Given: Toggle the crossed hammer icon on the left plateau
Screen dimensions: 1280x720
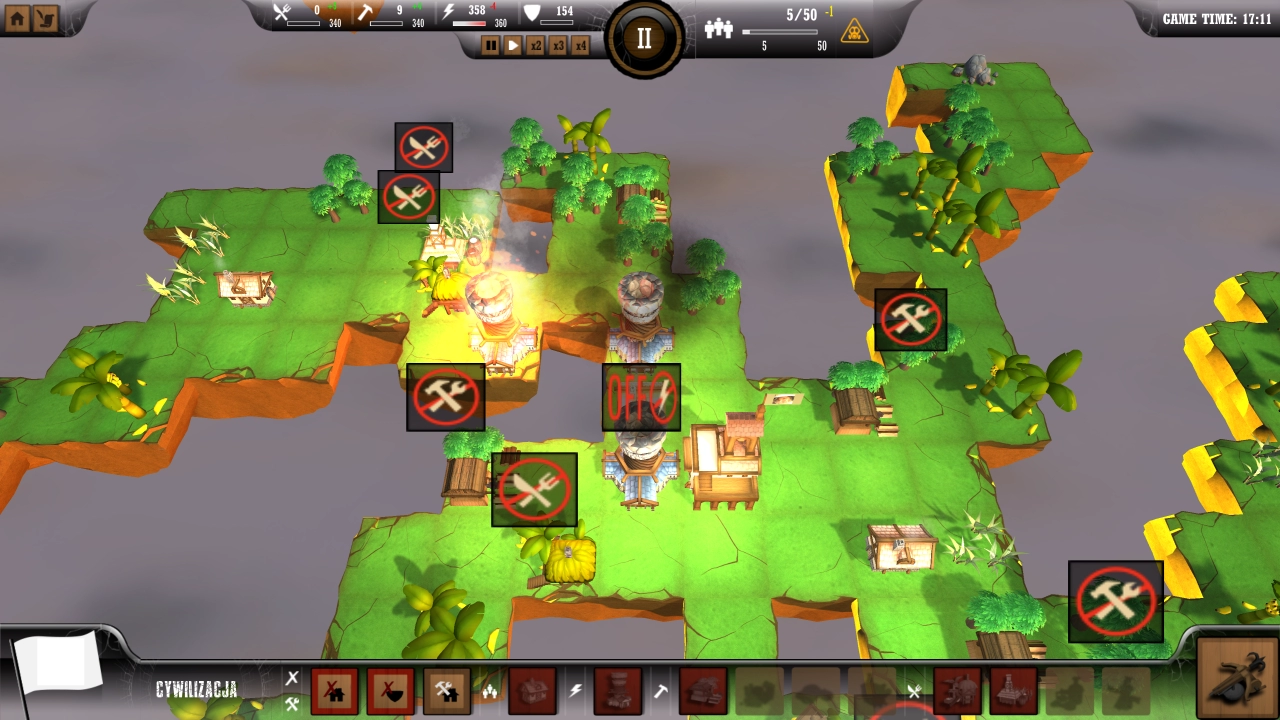Looking at the screenshot, I should click(x=444, y=397).
